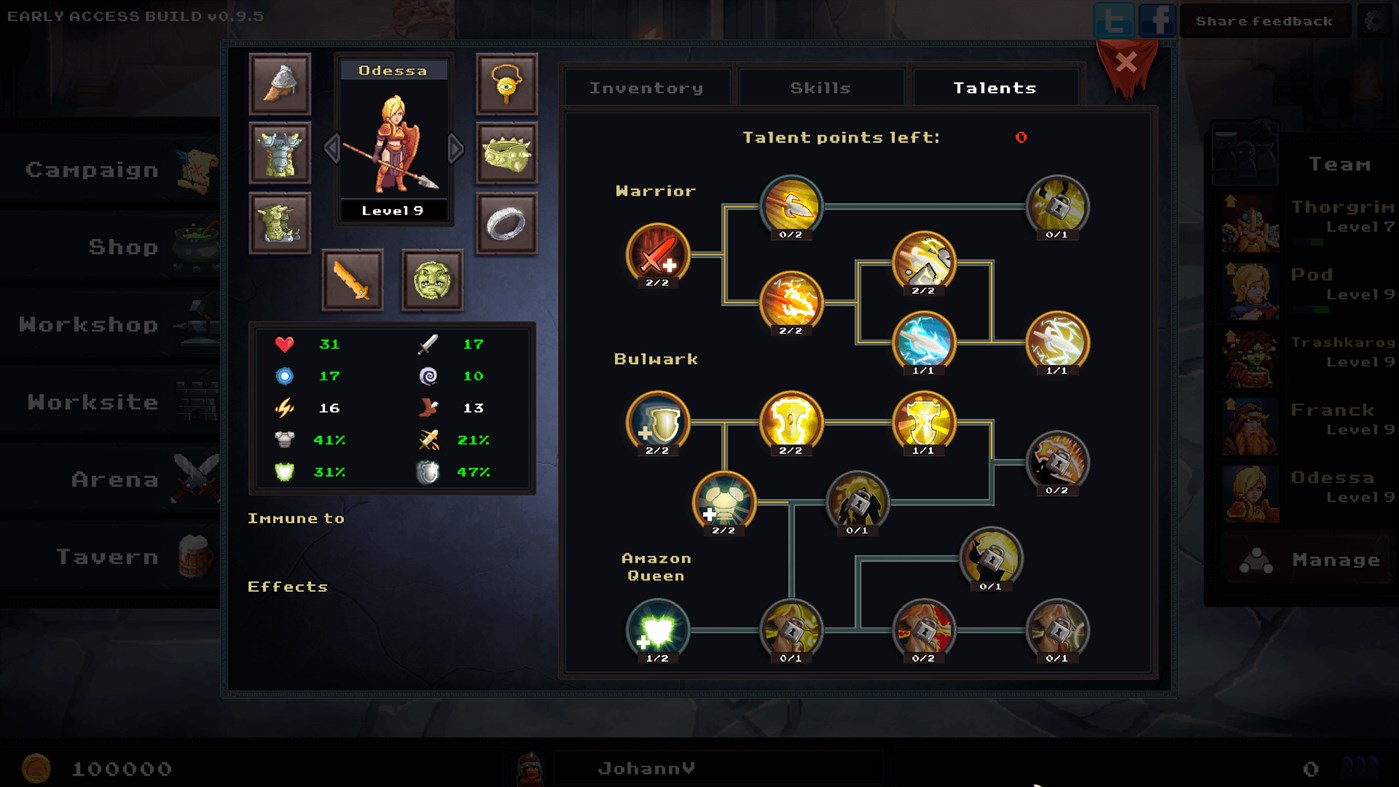Switch to the Inventory tab
Image resolution: width=1399 pixels, height=787 pixels.
[x=645, y=87]
